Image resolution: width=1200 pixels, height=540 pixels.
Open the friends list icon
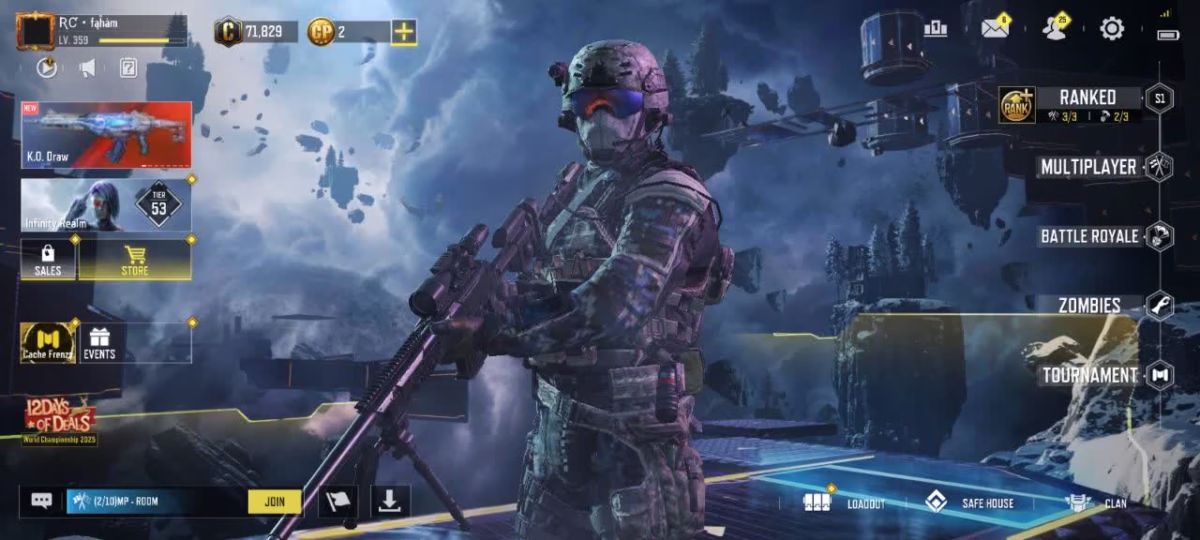[x=1054, y=29]
